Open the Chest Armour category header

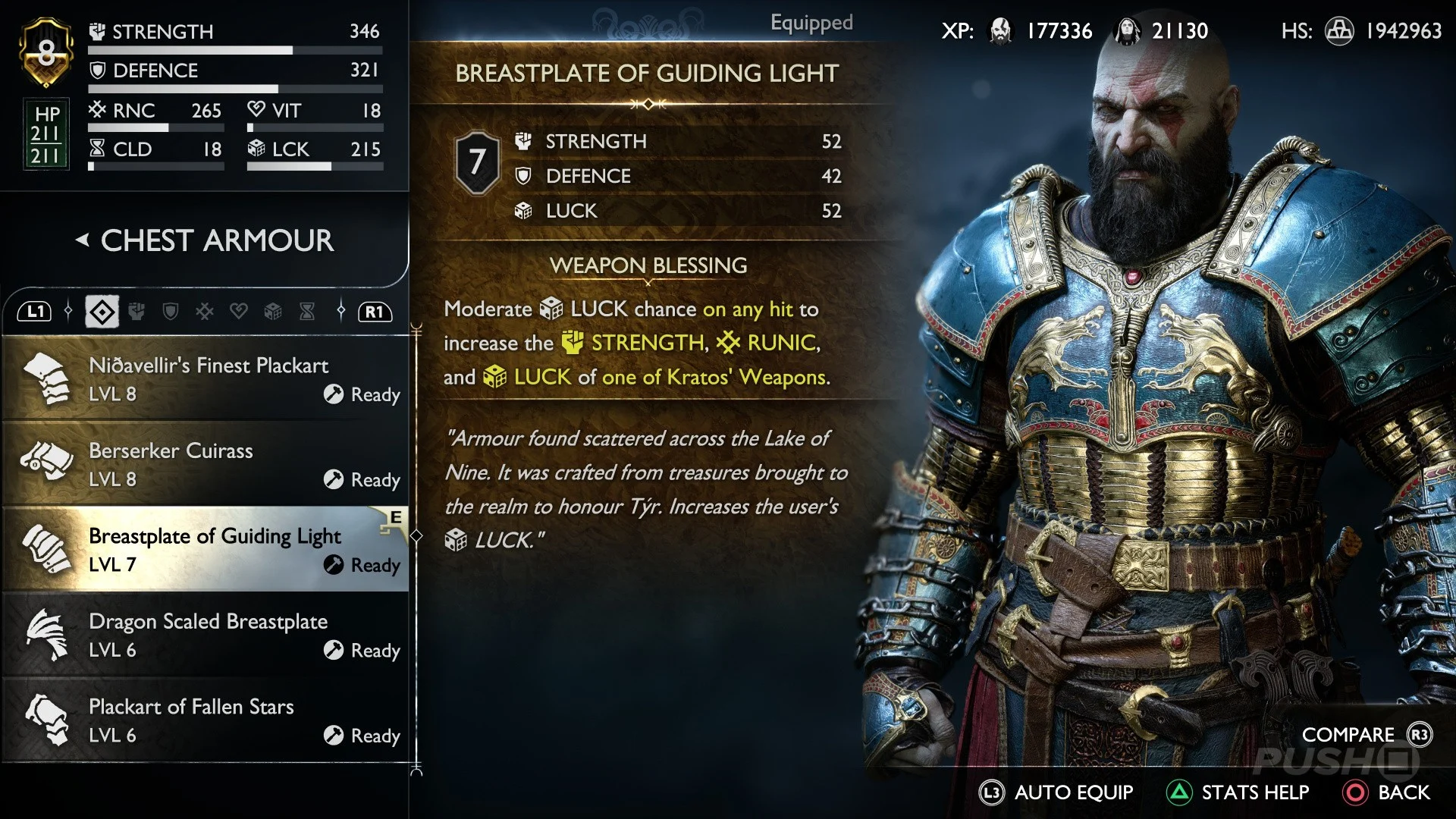coord(216,240)
